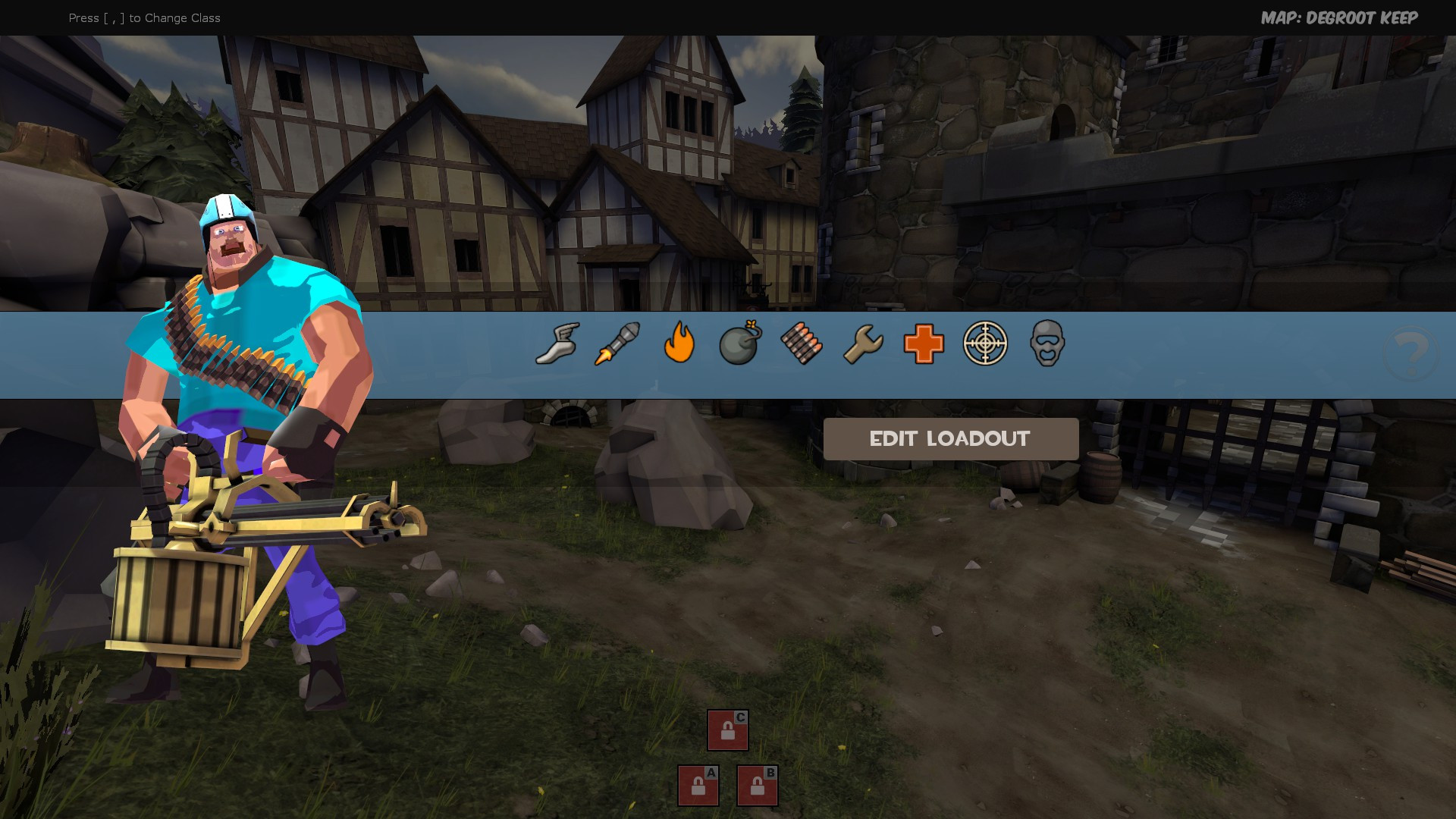Click control point A marker
The image size is (1456, 819).
698,786
